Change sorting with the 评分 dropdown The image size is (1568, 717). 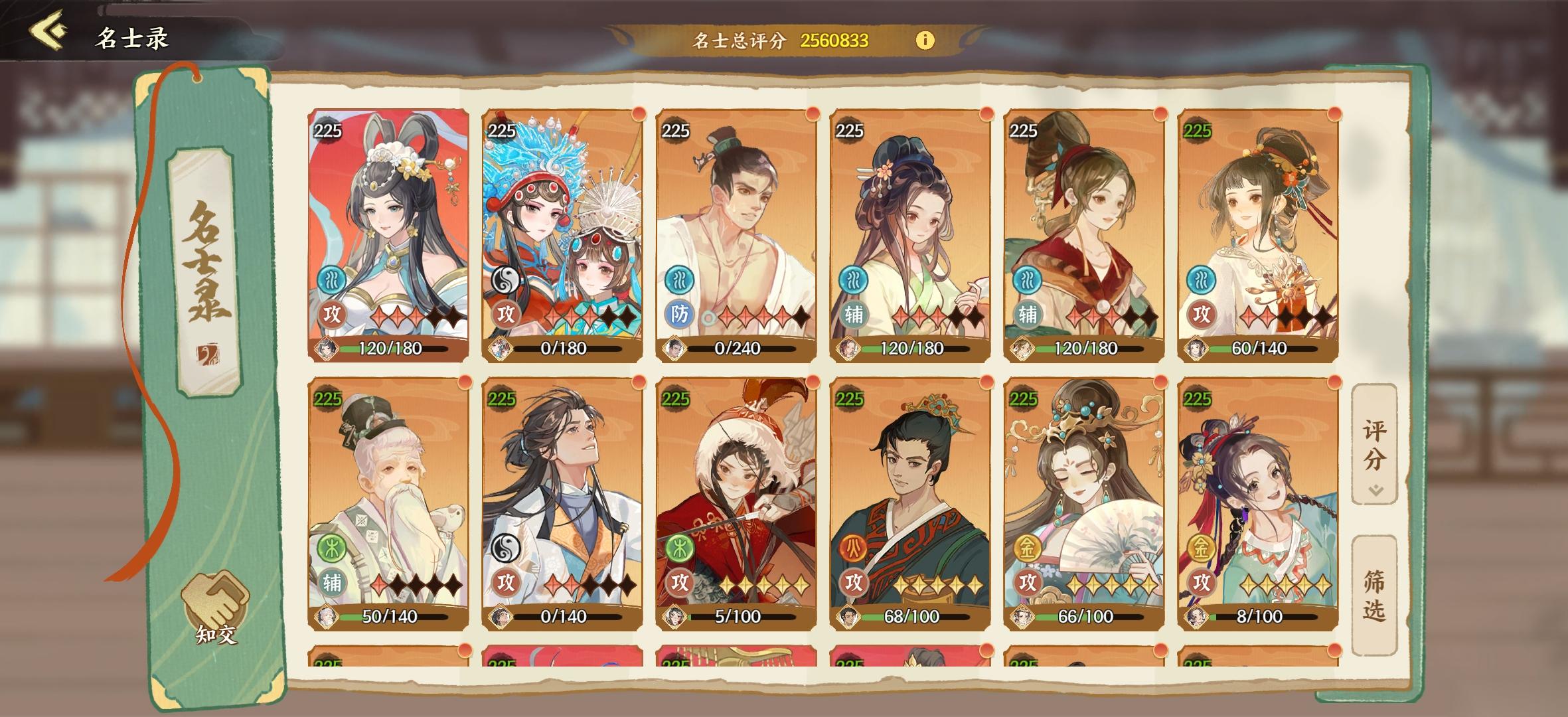tap(1374, 445)
